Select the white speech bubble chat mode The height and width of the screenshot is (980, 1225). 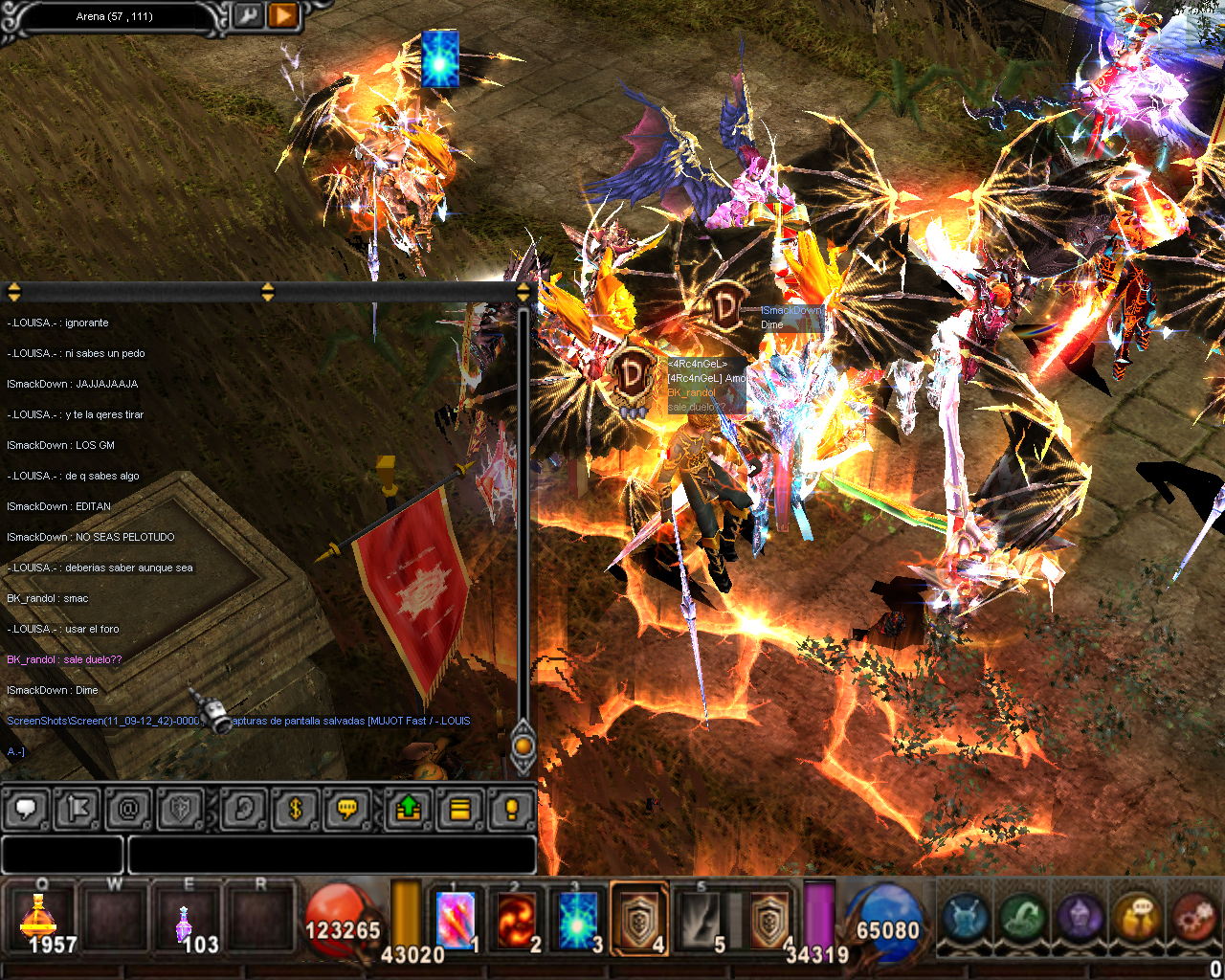click(x=27, y=810)
